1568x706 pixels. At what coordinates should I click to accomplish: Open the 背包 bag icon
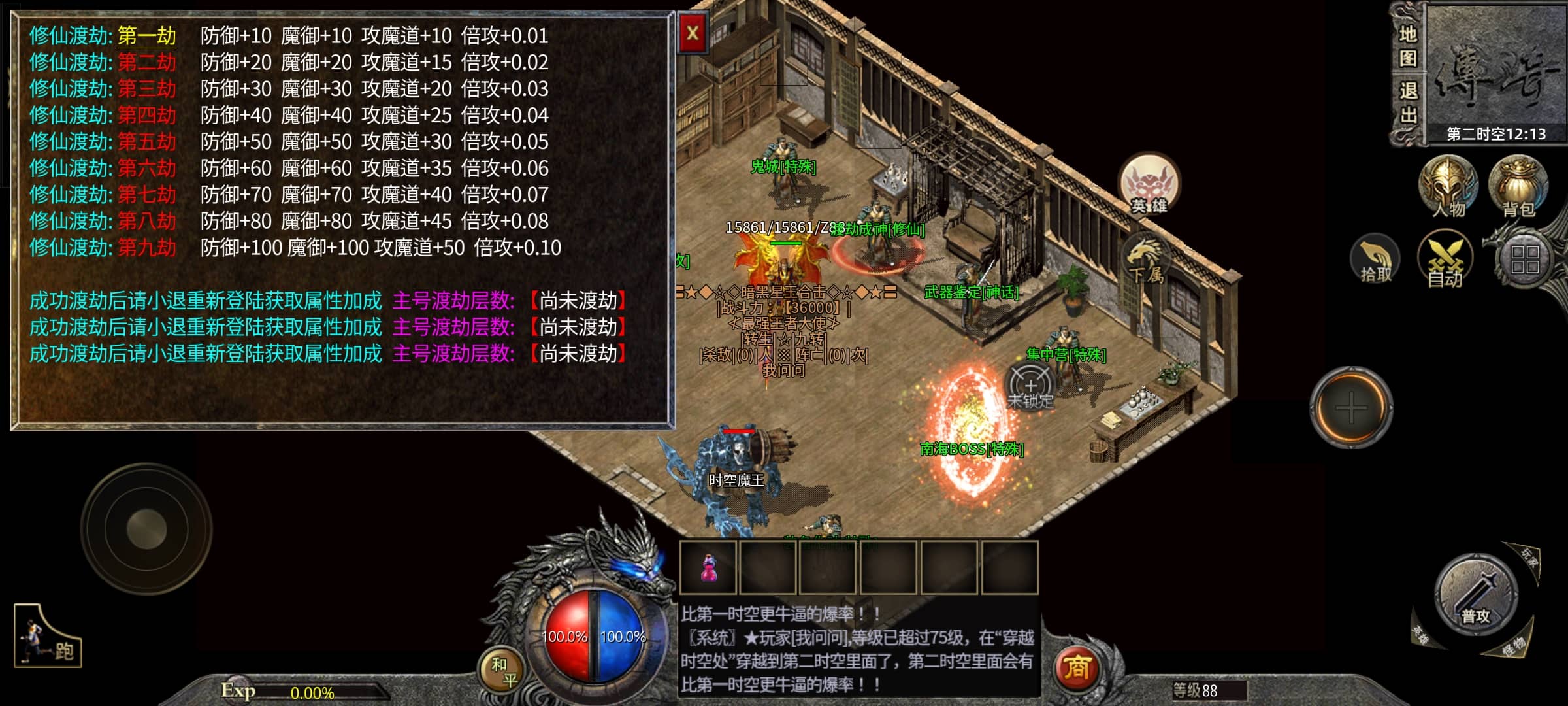coord(1518,186)
